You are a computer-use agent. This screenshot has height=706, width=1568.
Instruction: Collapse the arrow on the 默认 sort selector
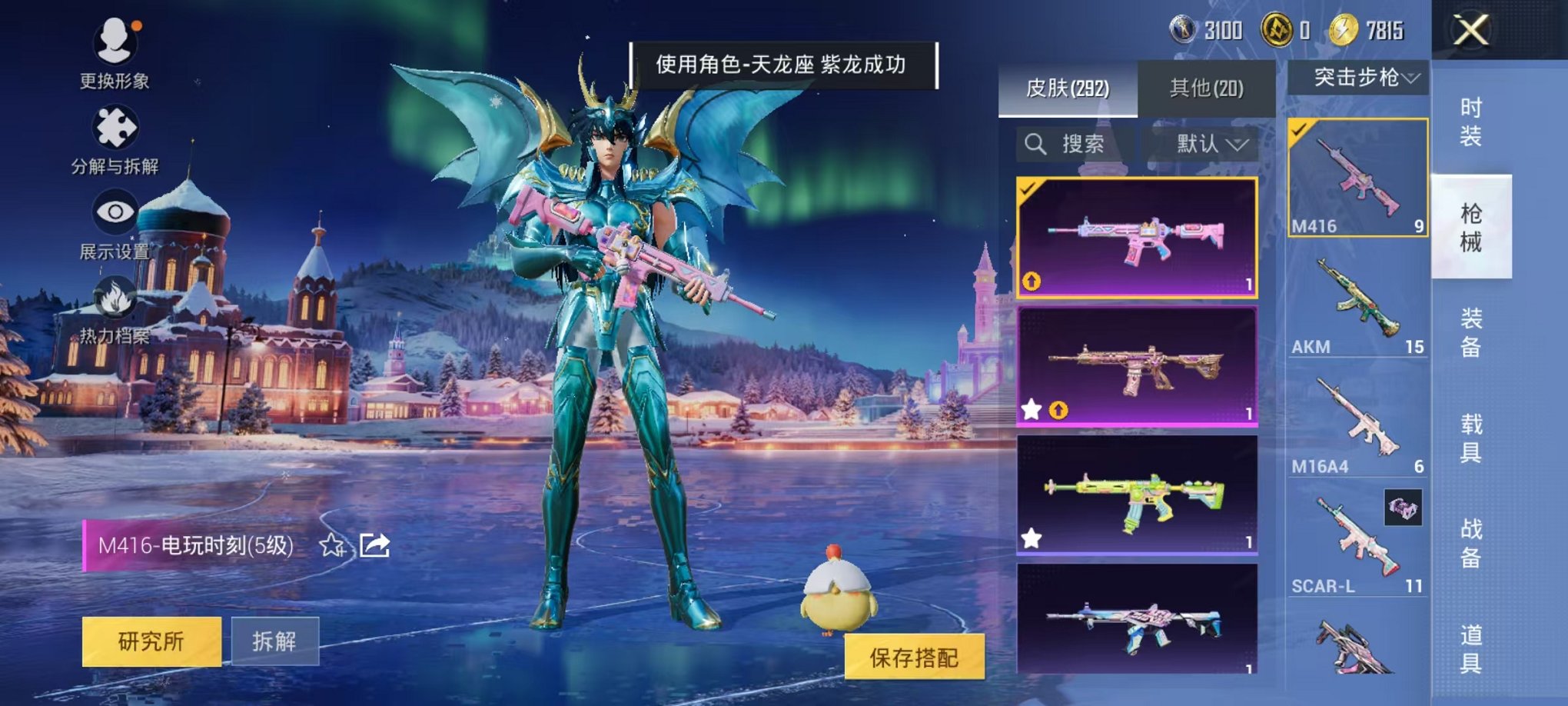(1237, 145)
